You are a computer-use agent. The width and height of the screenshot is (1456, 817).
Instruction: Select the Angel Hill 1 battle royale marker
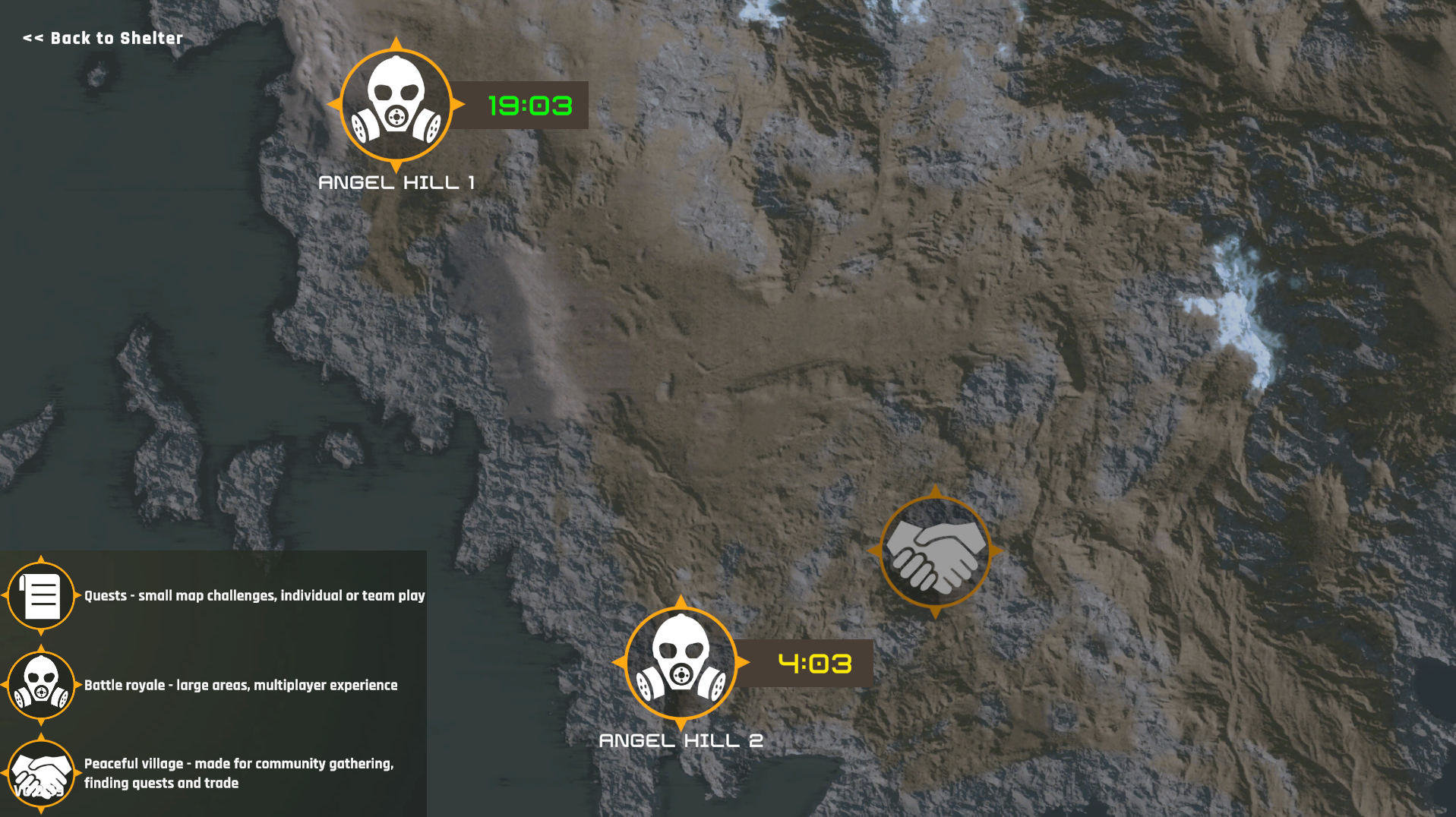coord(396,105)
